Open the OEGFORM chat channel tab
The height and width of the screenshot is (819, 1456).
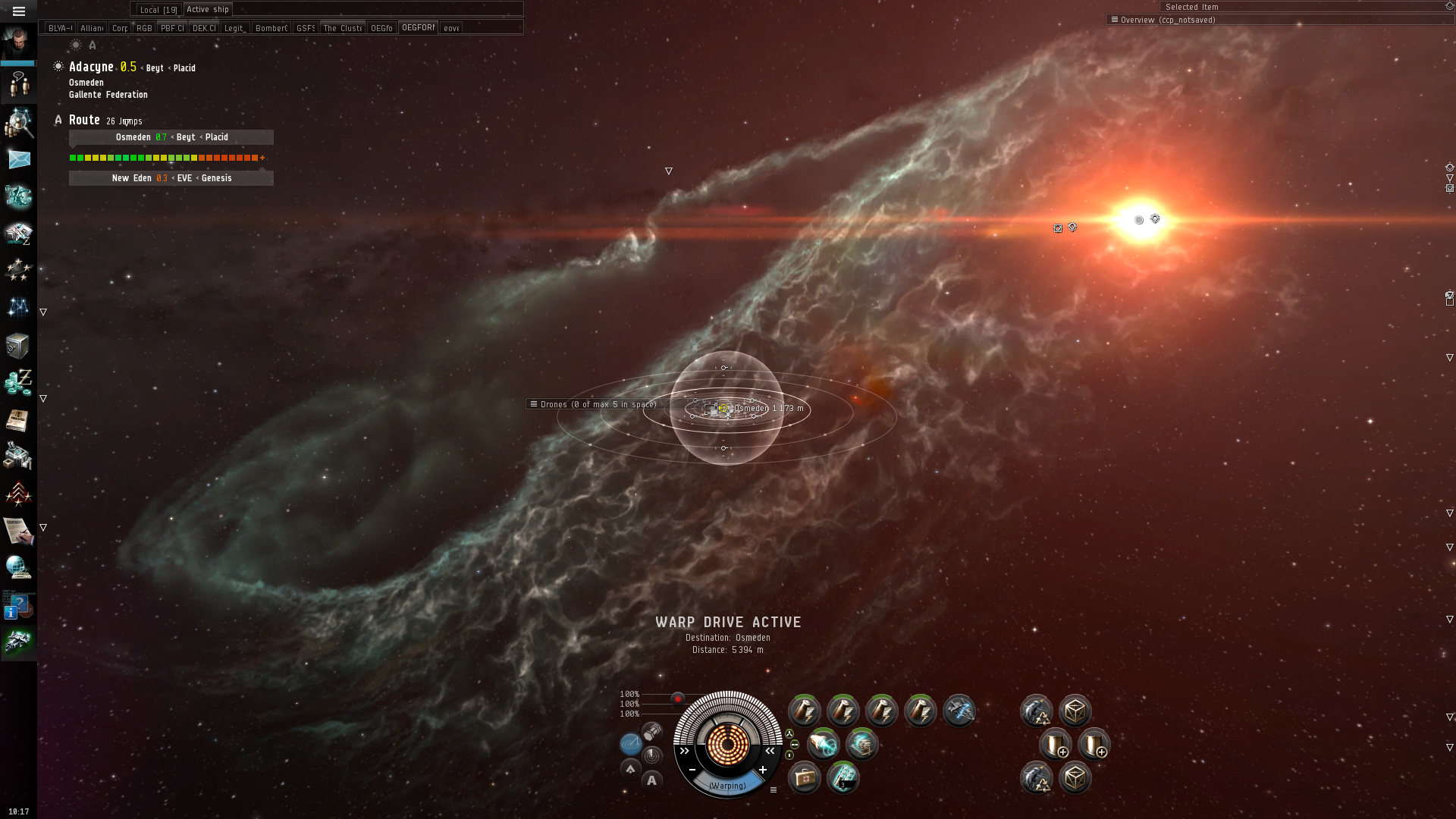point(418,28)
